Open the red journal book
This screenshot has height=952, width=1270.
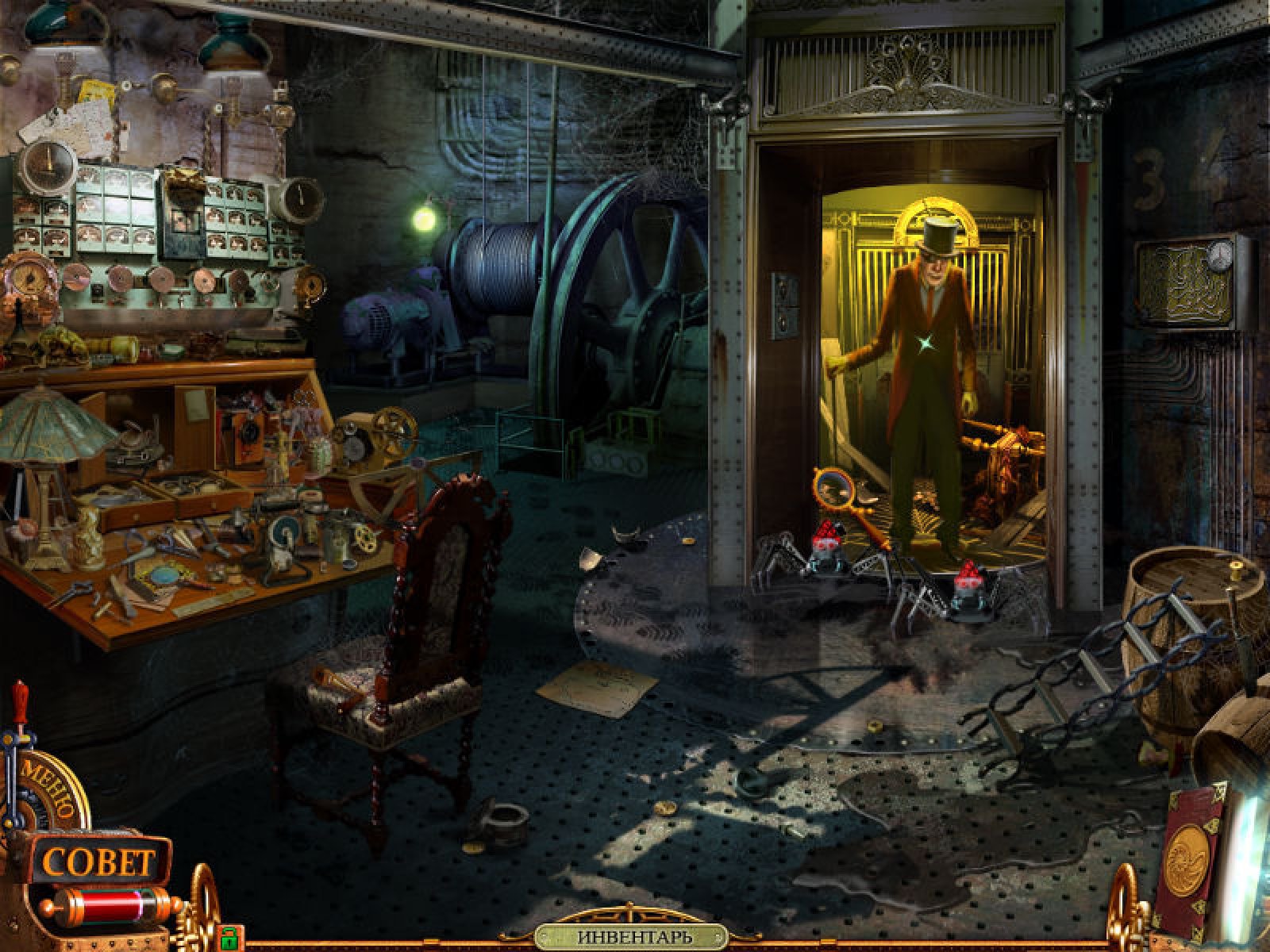(1185, 859)
